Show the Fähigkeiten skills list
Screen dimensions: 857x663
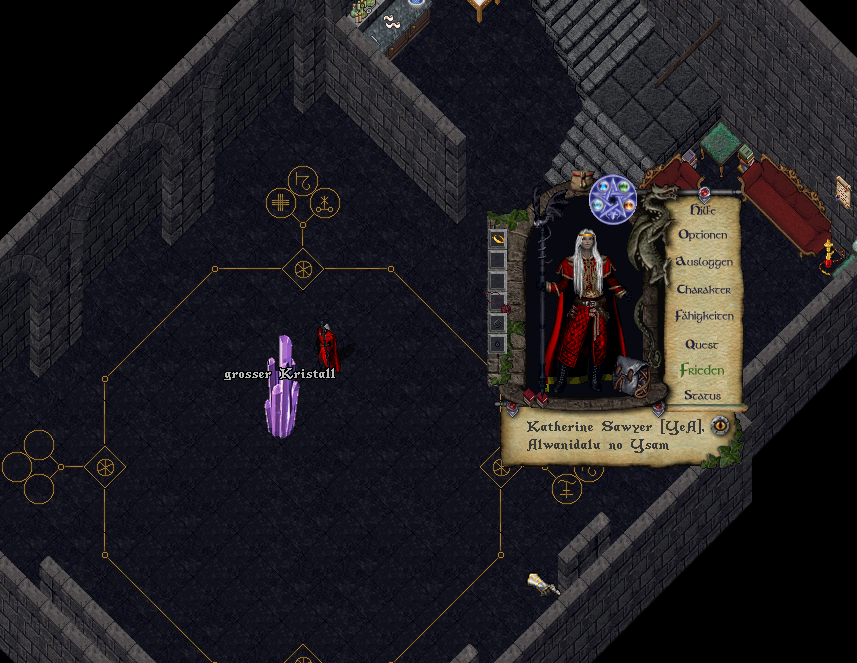click(704, 316)
